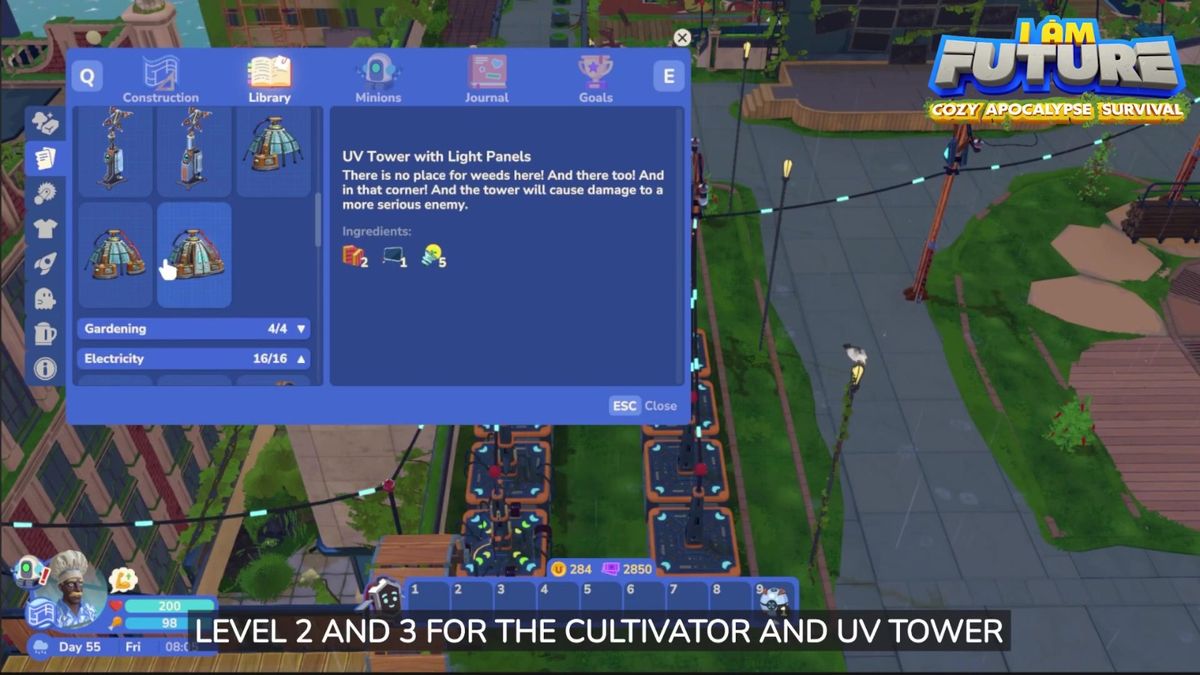Open the t-shirt clothing sidebar category

pos(45,228)
